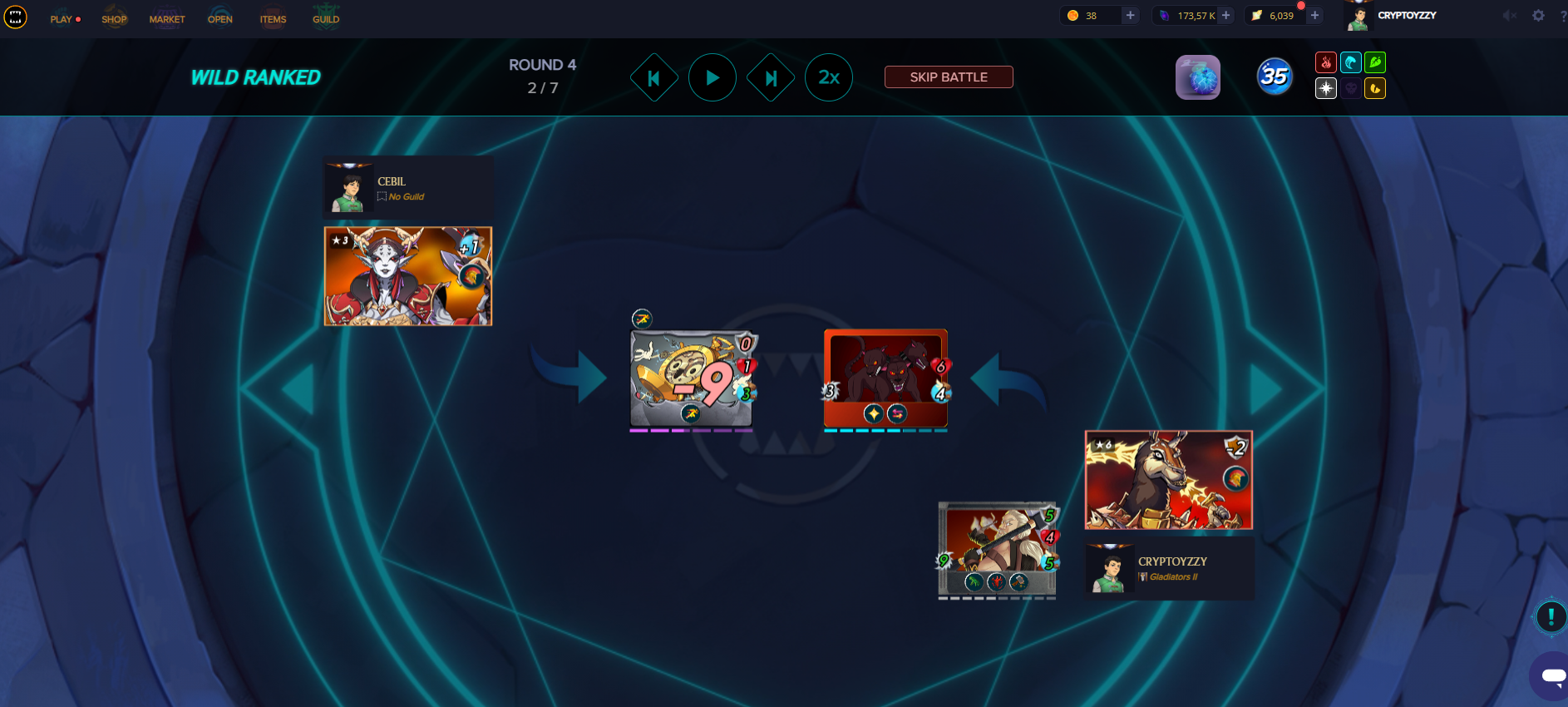Skip the battle
The image size is (1568, 707).
pyautogui.click(x=949, y=77)
